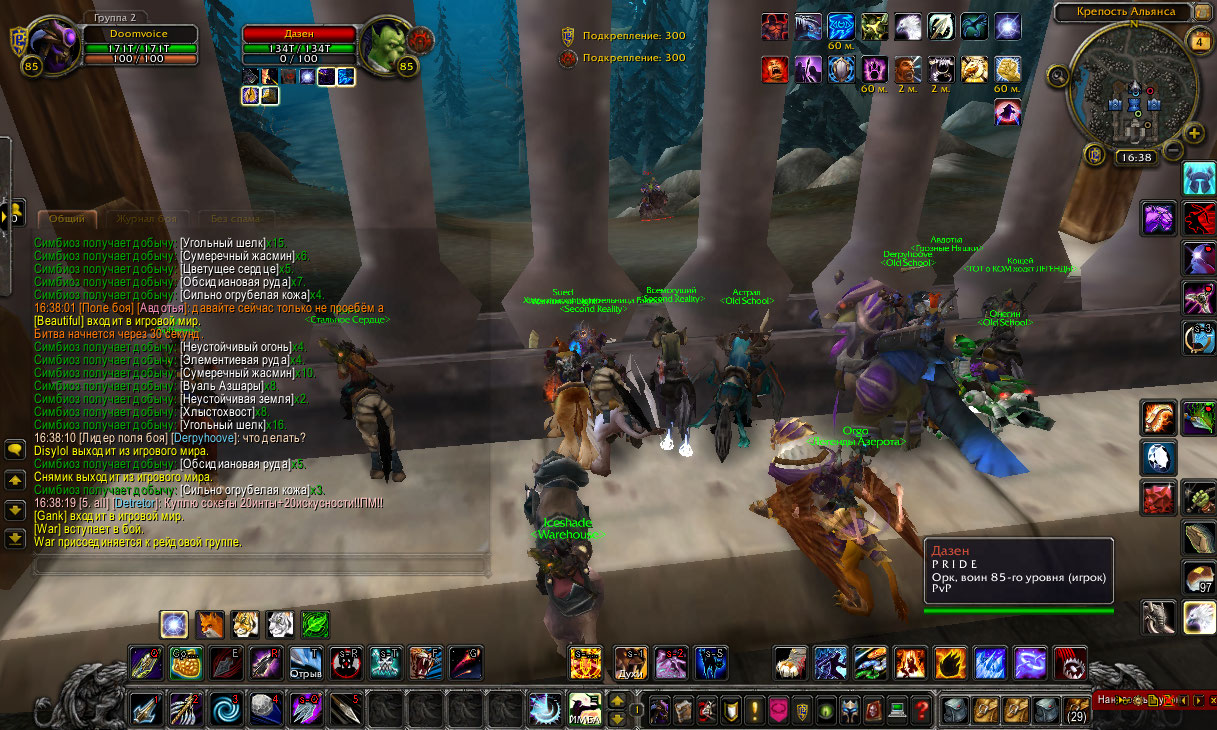Screen dimensions: 1217x730
Task: Open the chat speech bubble menu button
Action: tap(15, 451)
